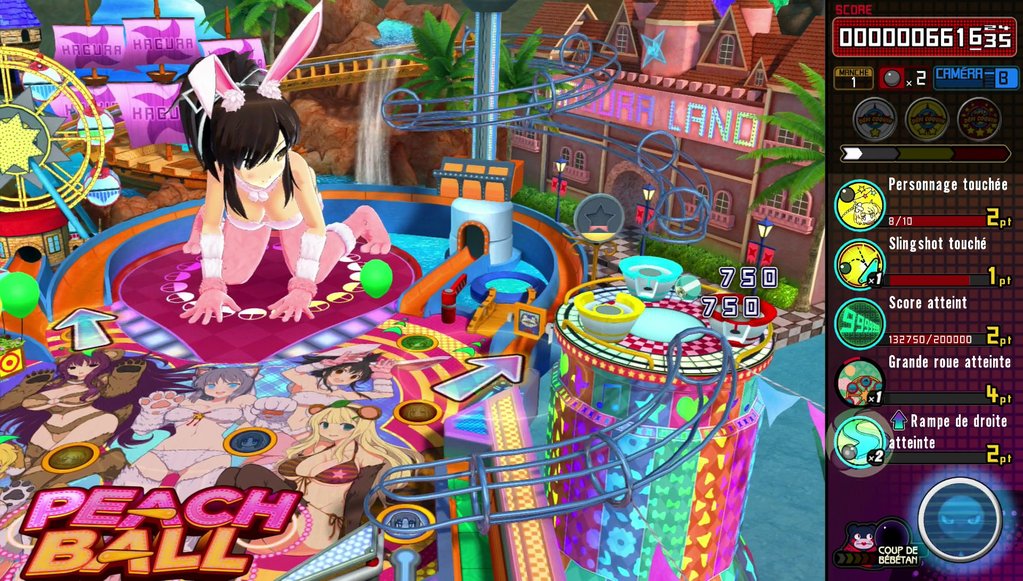Select the red three-star medal icon

coord(978,119)
